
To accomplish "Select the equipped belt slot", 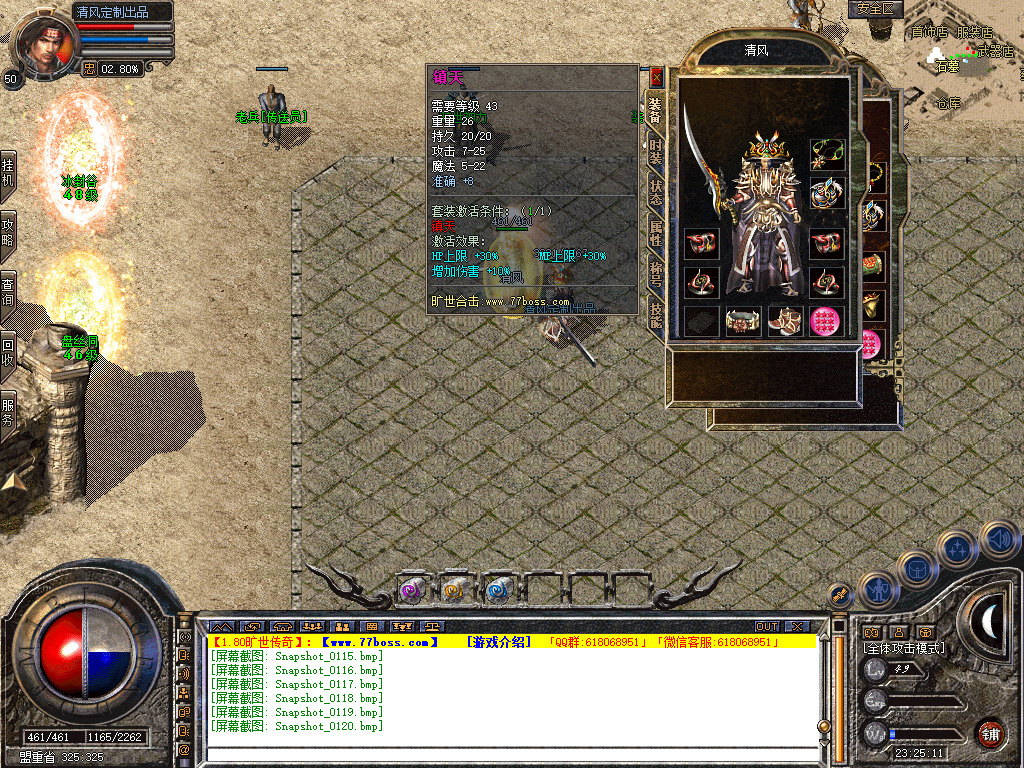I will [x=741, y=322].
